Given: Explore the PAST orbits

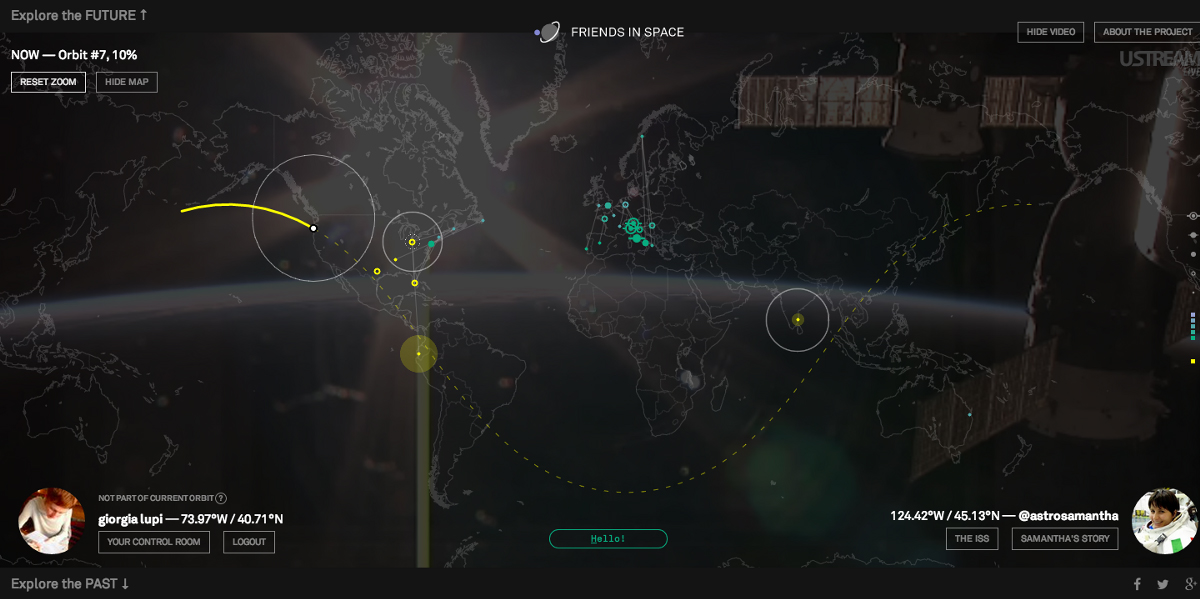Looking at the screenshot, I should pos(70,584).
